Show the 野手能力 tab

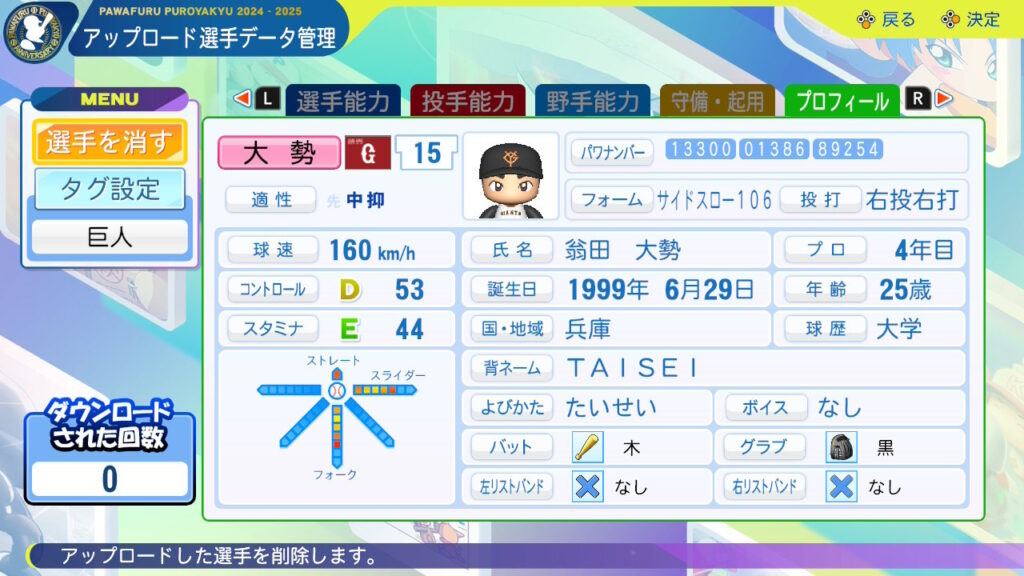(592, 101)
